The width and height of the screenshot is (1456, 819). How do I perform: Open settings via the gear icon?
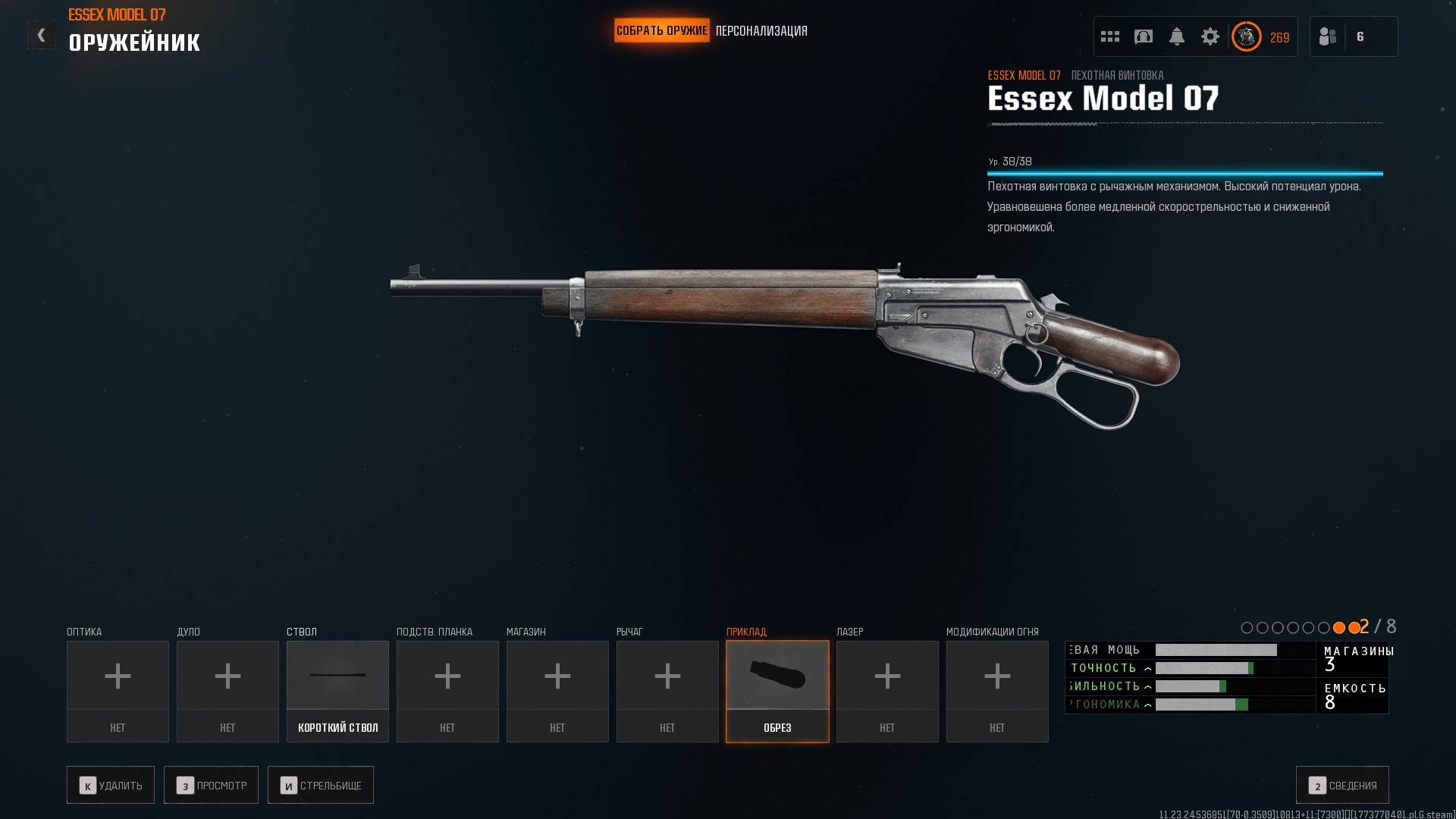coord(1210,36)
